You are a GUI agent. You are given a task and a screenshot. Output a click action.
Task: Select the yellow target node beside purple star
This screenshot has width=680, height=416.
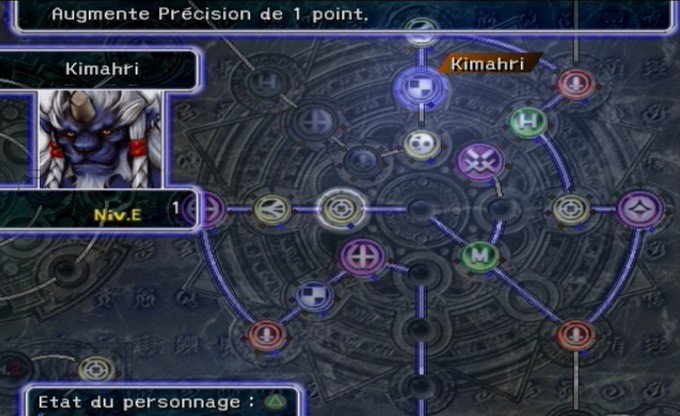coord(569,209)
